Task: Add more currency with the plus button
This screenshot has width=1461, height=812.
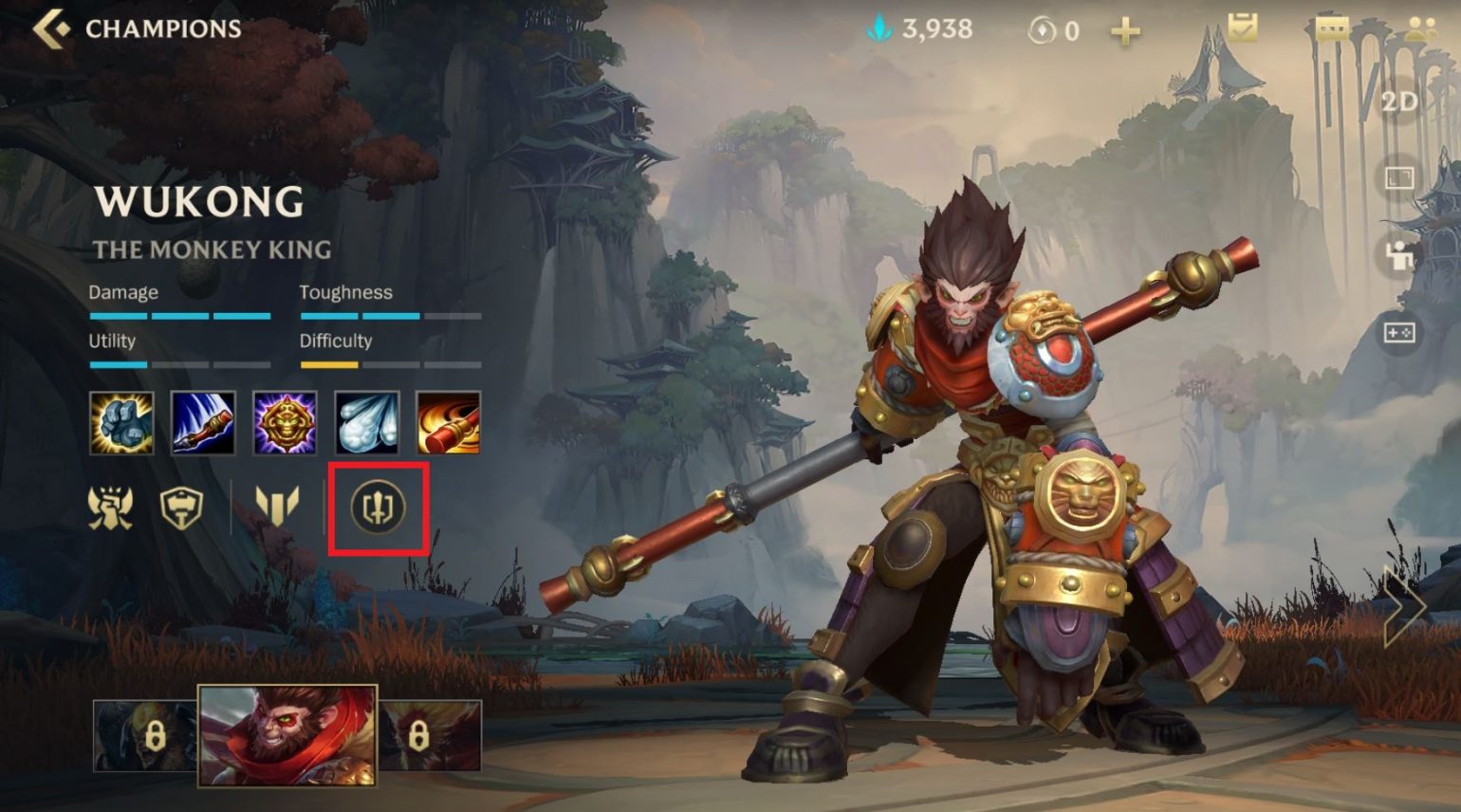Action: point(1125,31)
